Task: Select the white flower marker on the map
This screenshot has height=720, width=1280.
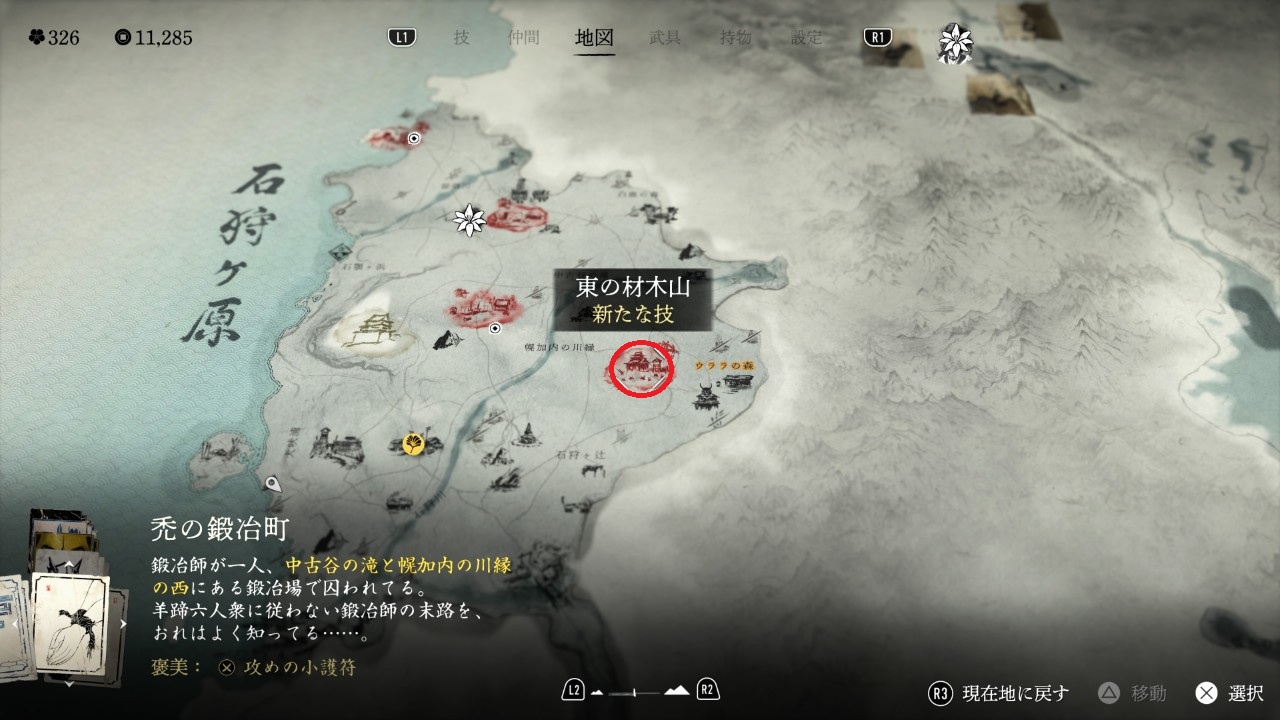Action: pos(468,220)
